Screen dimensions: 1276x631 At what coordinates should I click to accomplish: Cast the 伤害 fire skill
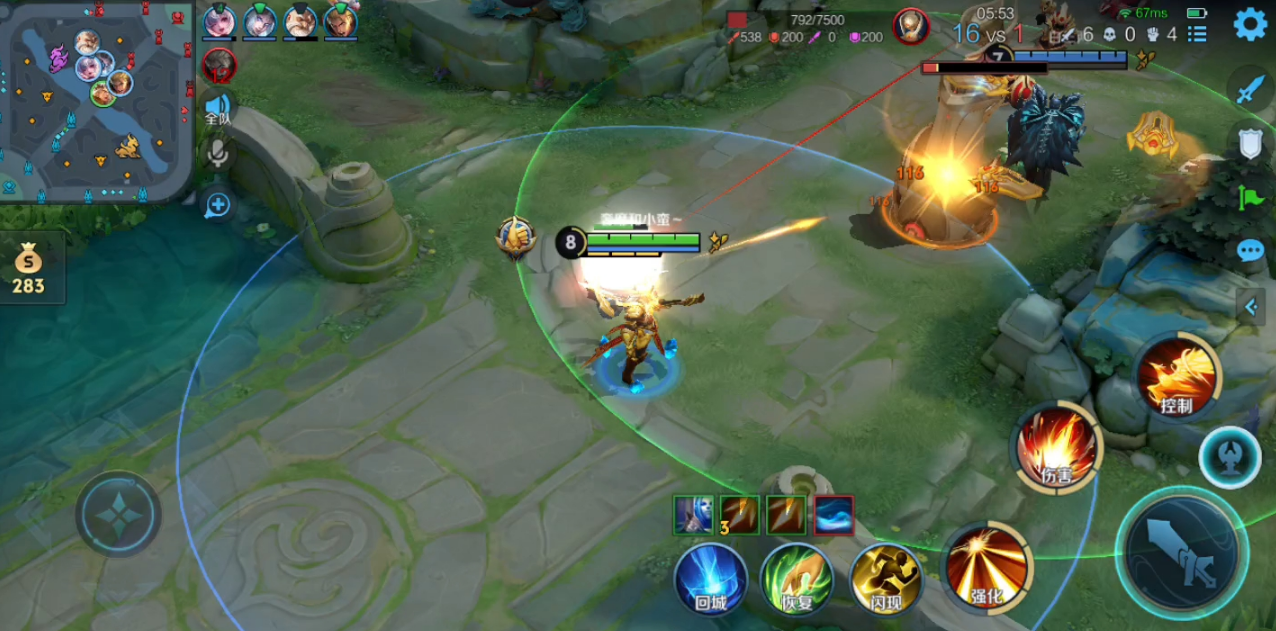click(x=1059, y=447)
